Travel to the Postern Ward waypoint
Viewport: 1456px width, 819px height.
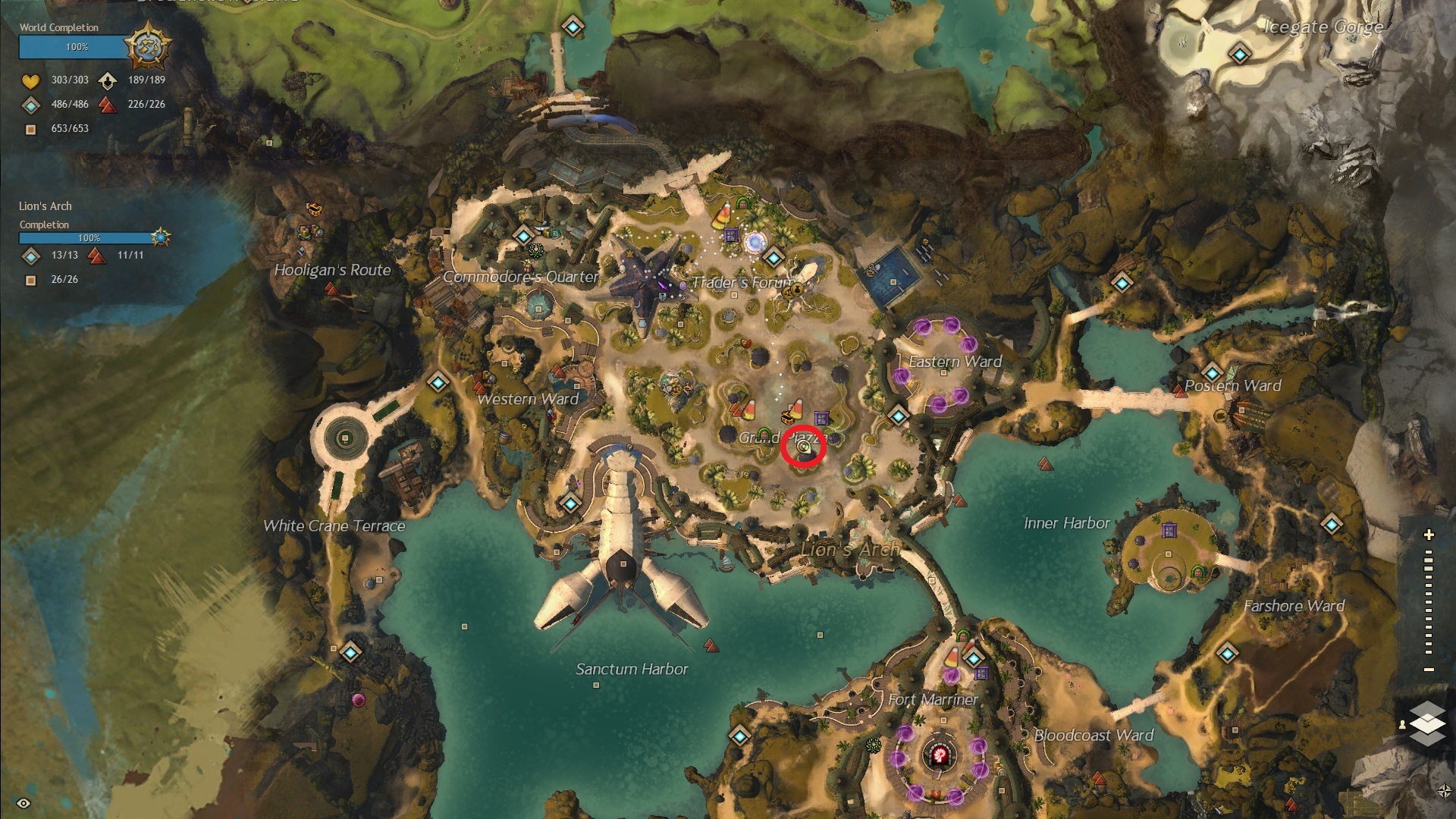pyautogui.click(x=1212, y=373)
